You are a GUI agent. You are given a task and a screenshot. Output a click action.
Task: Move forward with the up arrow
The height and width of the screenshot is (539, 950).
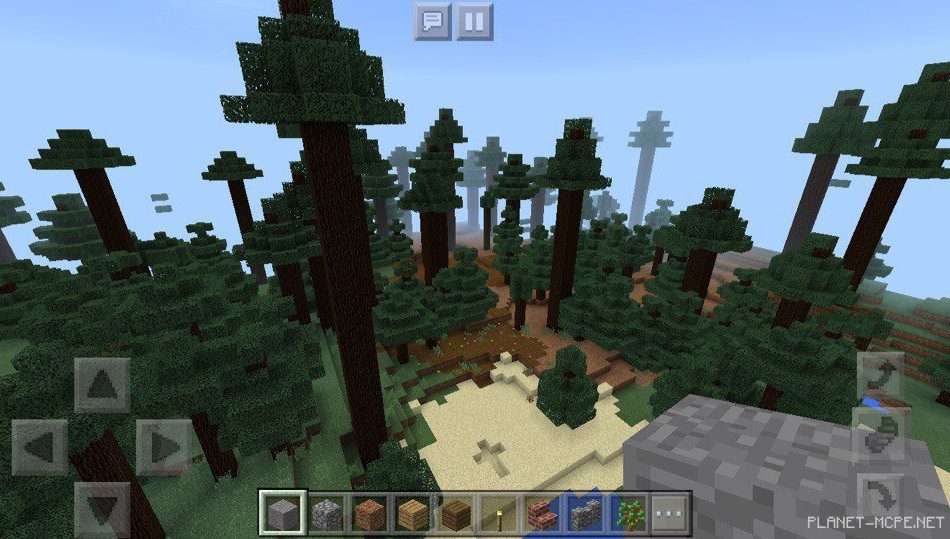tap(102, 385)
